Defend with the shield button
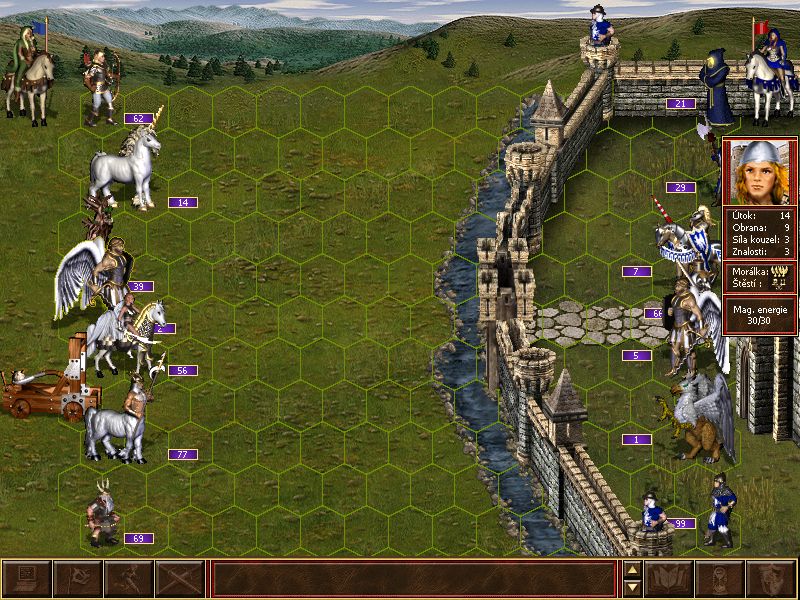 770,579
